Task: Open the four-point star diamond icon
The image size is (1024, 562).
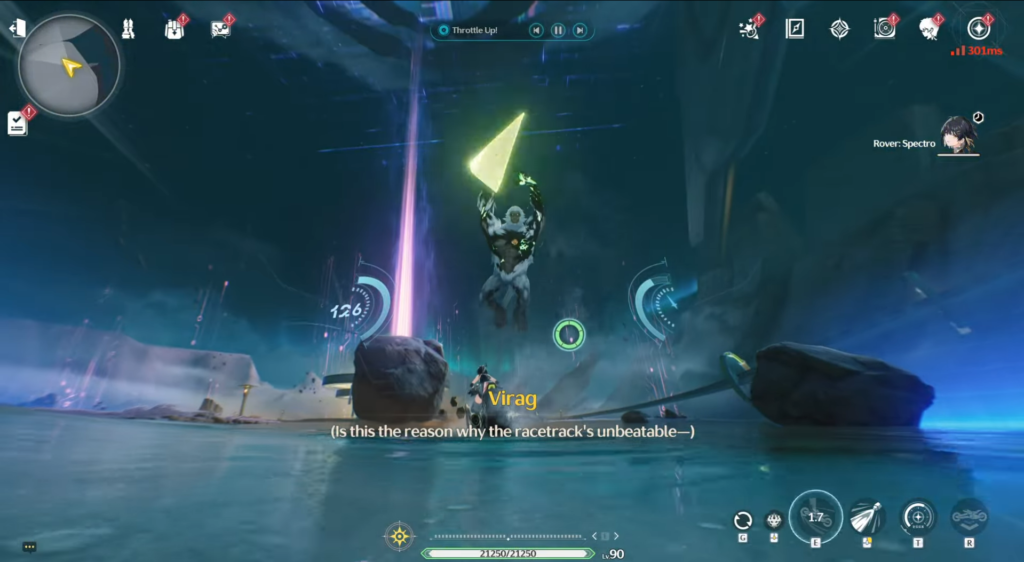Action: click(x=840, y=29)
